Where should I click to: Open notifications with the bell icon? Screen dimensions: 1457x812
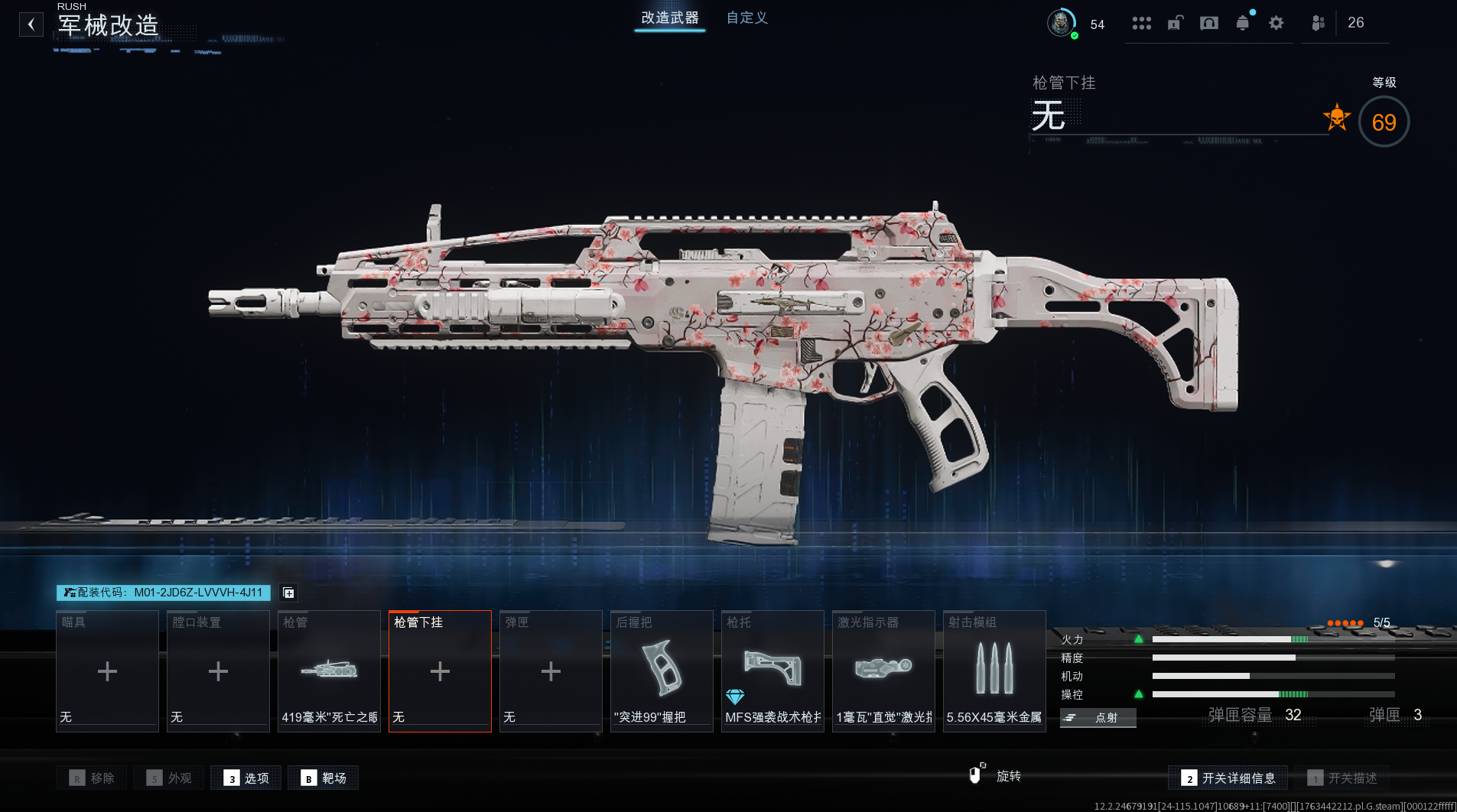tap(1242, 23)
